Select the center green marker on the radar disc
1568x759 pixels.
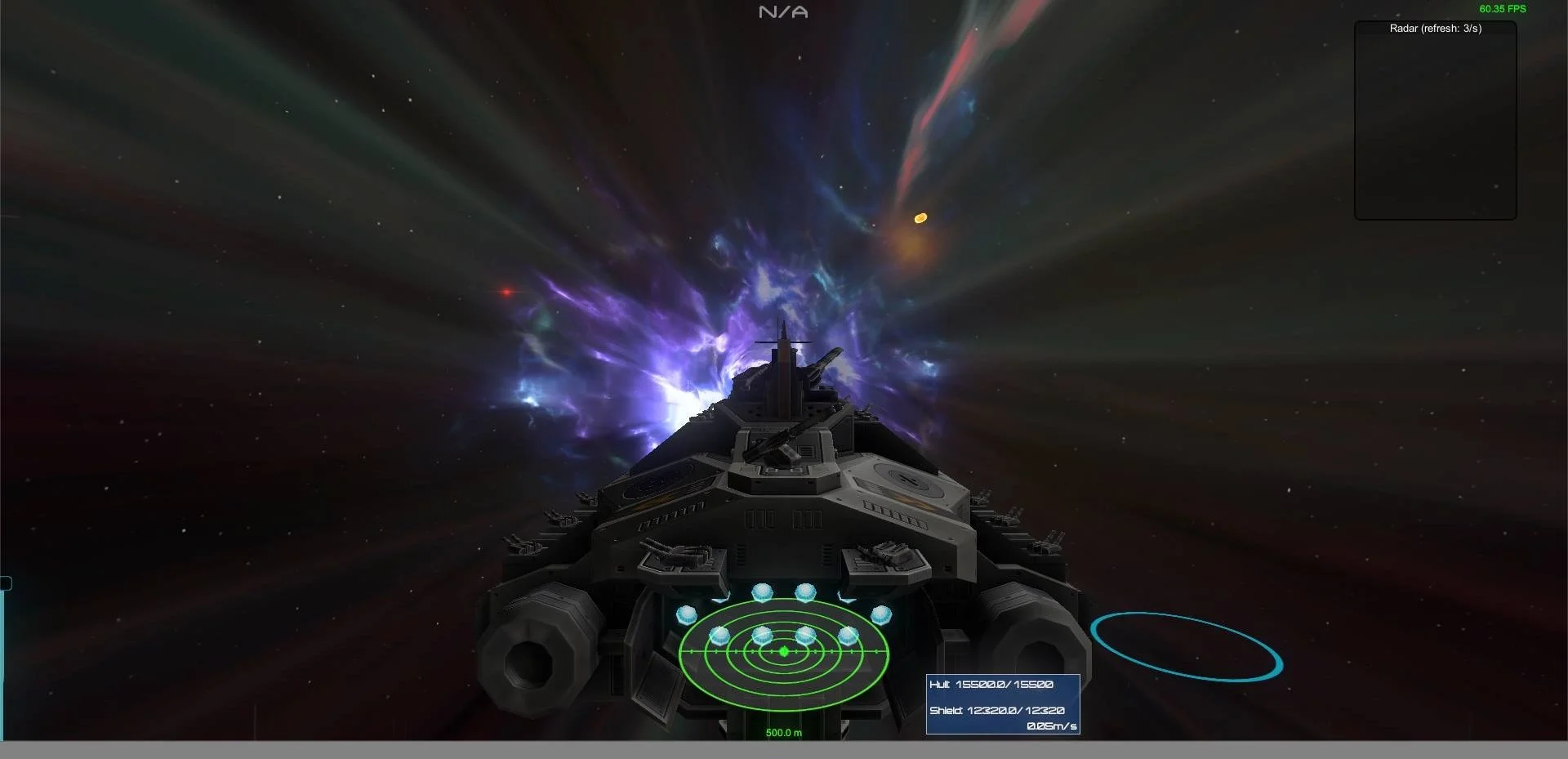[783, 651]
